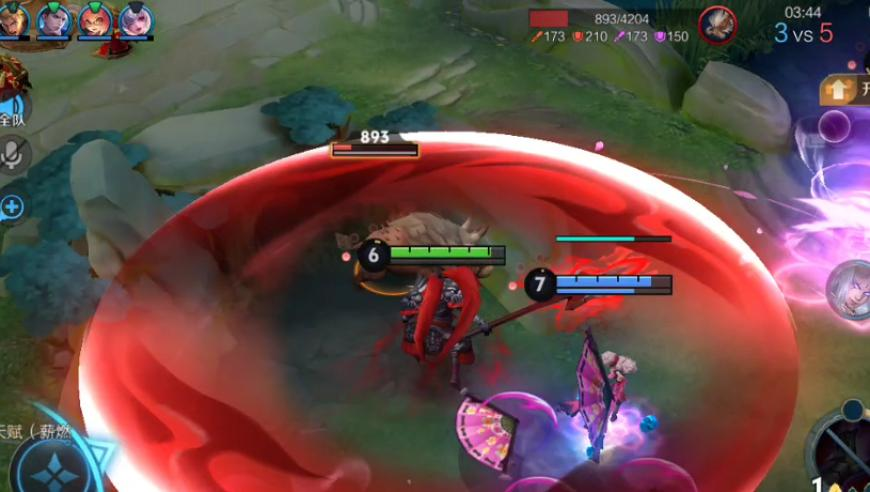Choose the orange-haired teammate portrait
This screenshot has height=492, width=870.
point(95,19)
